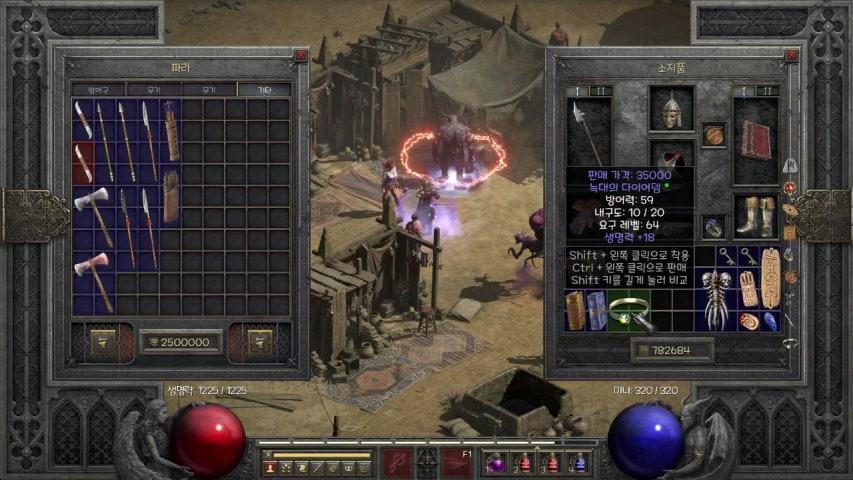This screenshot has height=480, width=853.
Task: Use the blue mana potion in belt slot 4
Action: 578,464
